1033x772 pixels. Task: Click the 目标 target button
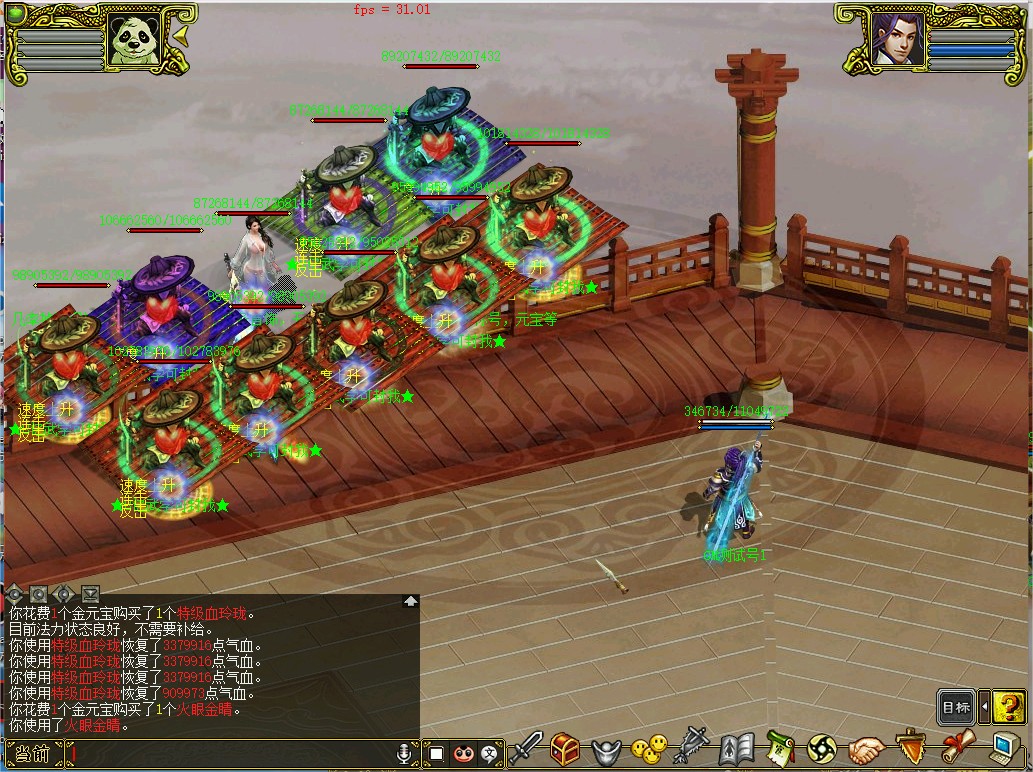click(x=956, y=707)
